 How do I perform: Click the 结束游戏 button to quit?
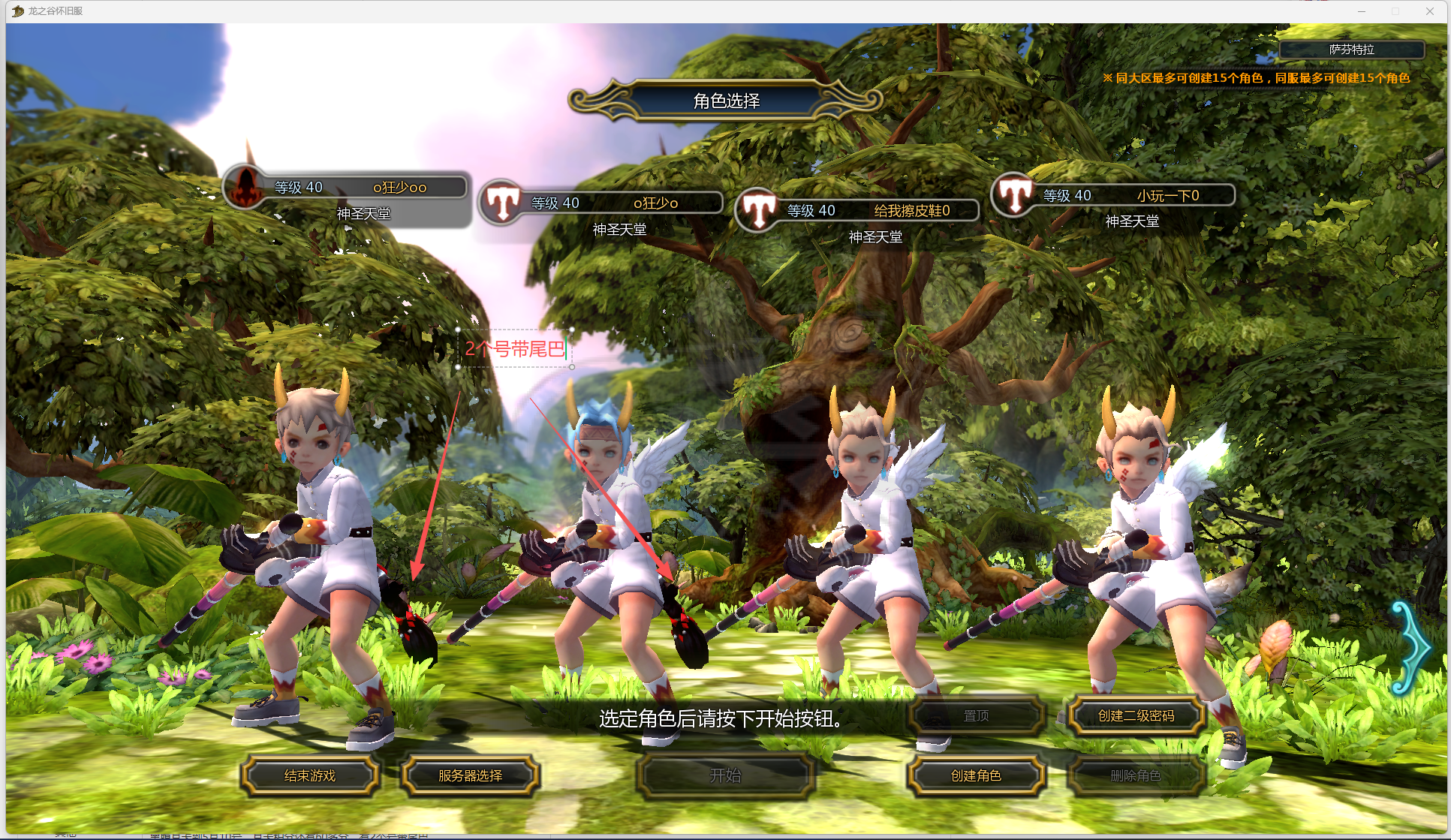point(310,775)
